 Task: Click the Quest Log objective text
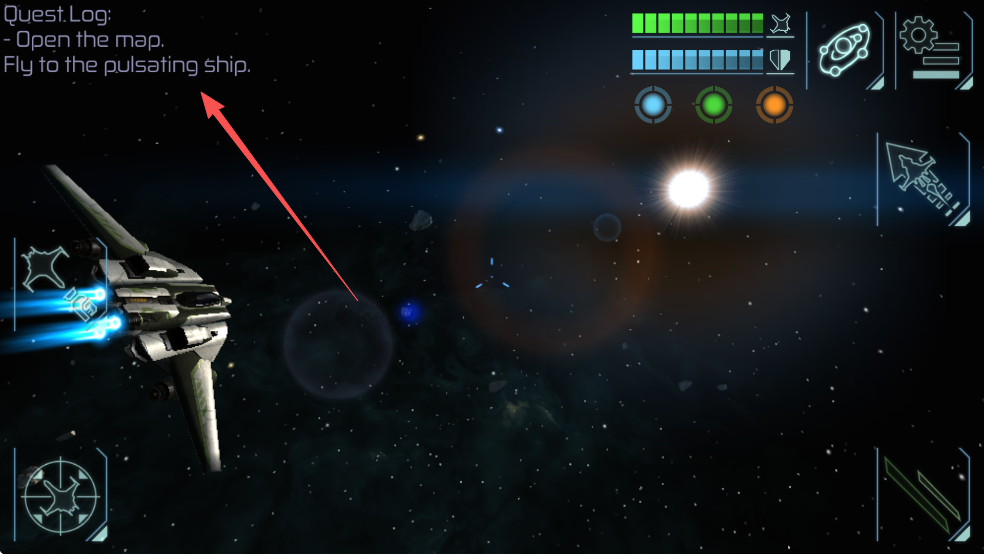tap(127, 53)
